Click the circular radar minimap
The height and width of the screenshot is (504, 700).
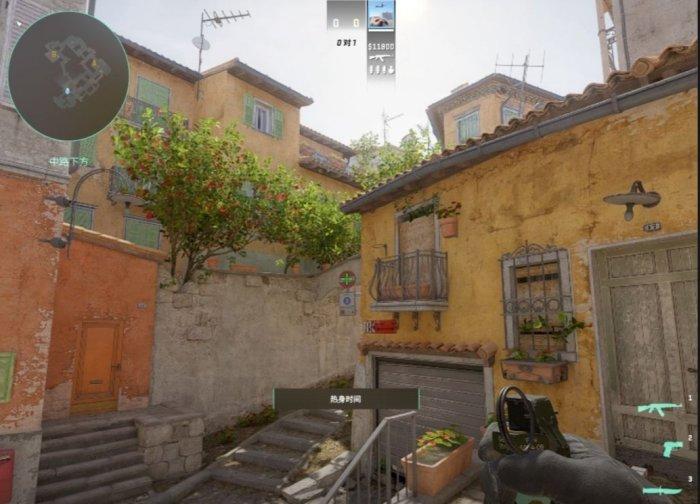point(68,75)
